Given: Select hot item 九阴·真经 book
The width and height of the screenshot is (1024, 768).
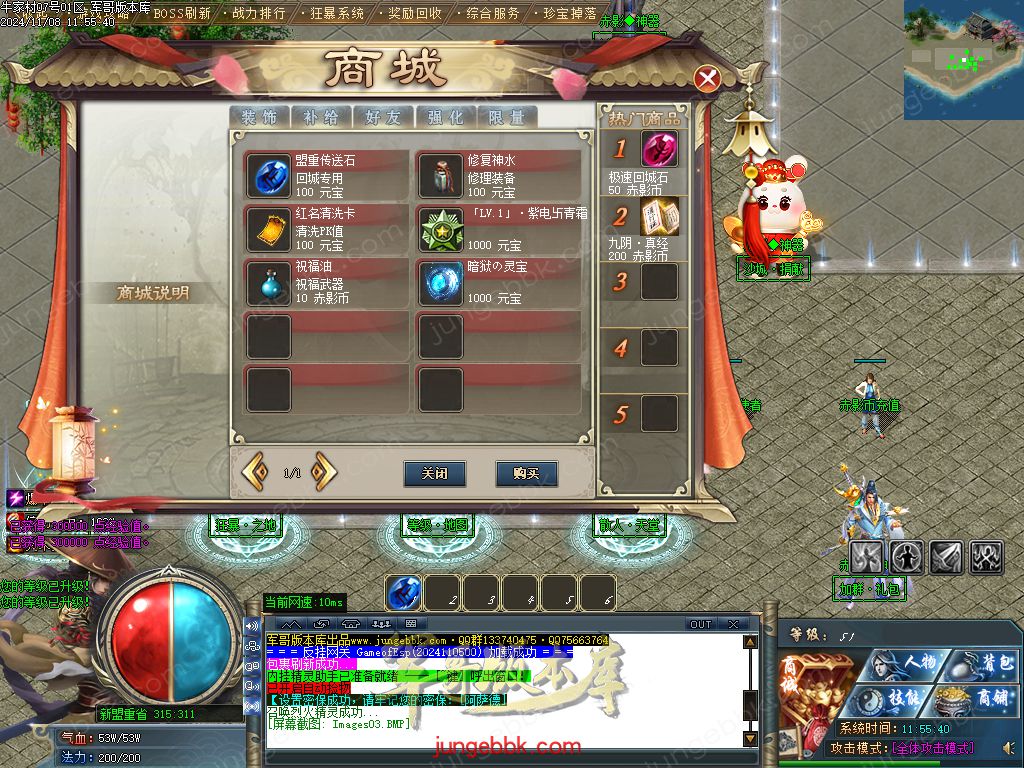Looking at the screenshot, I should (x=659, y=216).
